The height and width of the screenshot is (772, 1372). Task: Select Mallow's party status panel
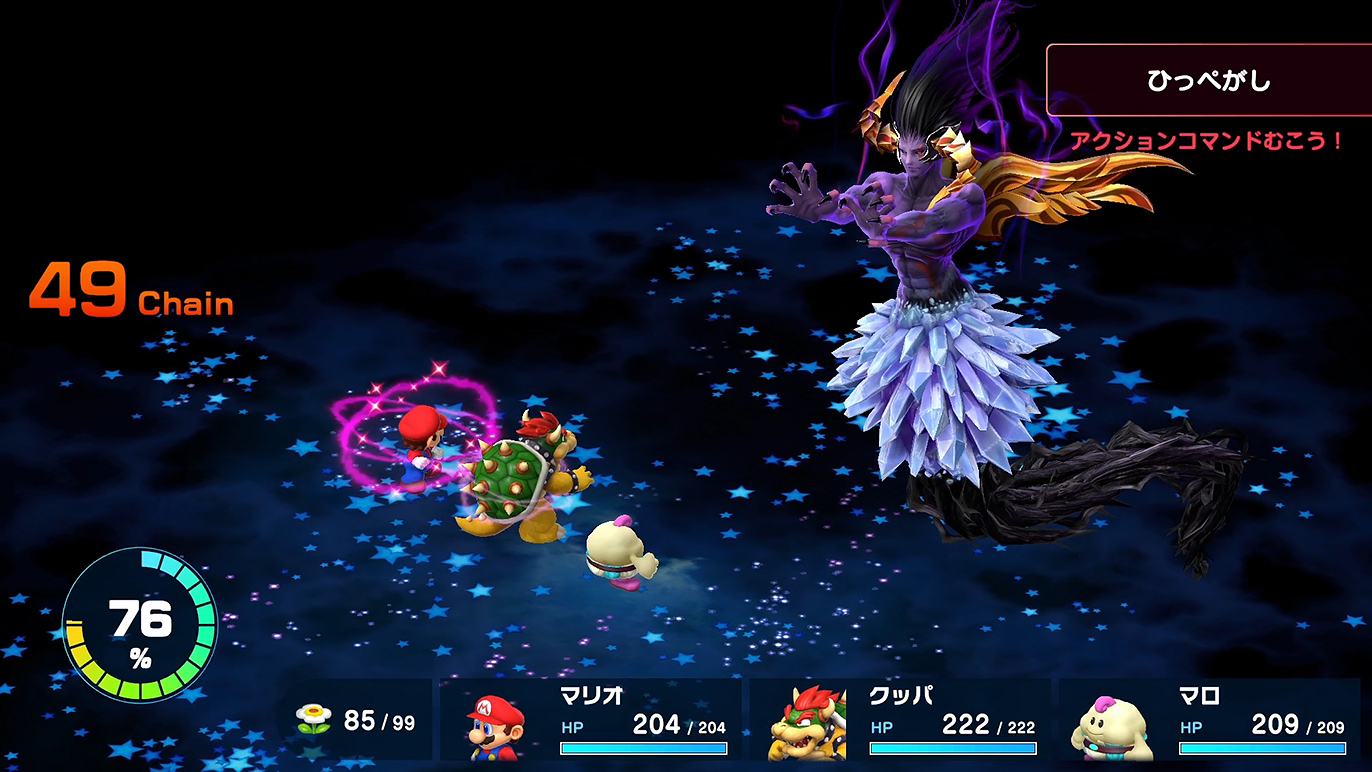(1208, 720)
